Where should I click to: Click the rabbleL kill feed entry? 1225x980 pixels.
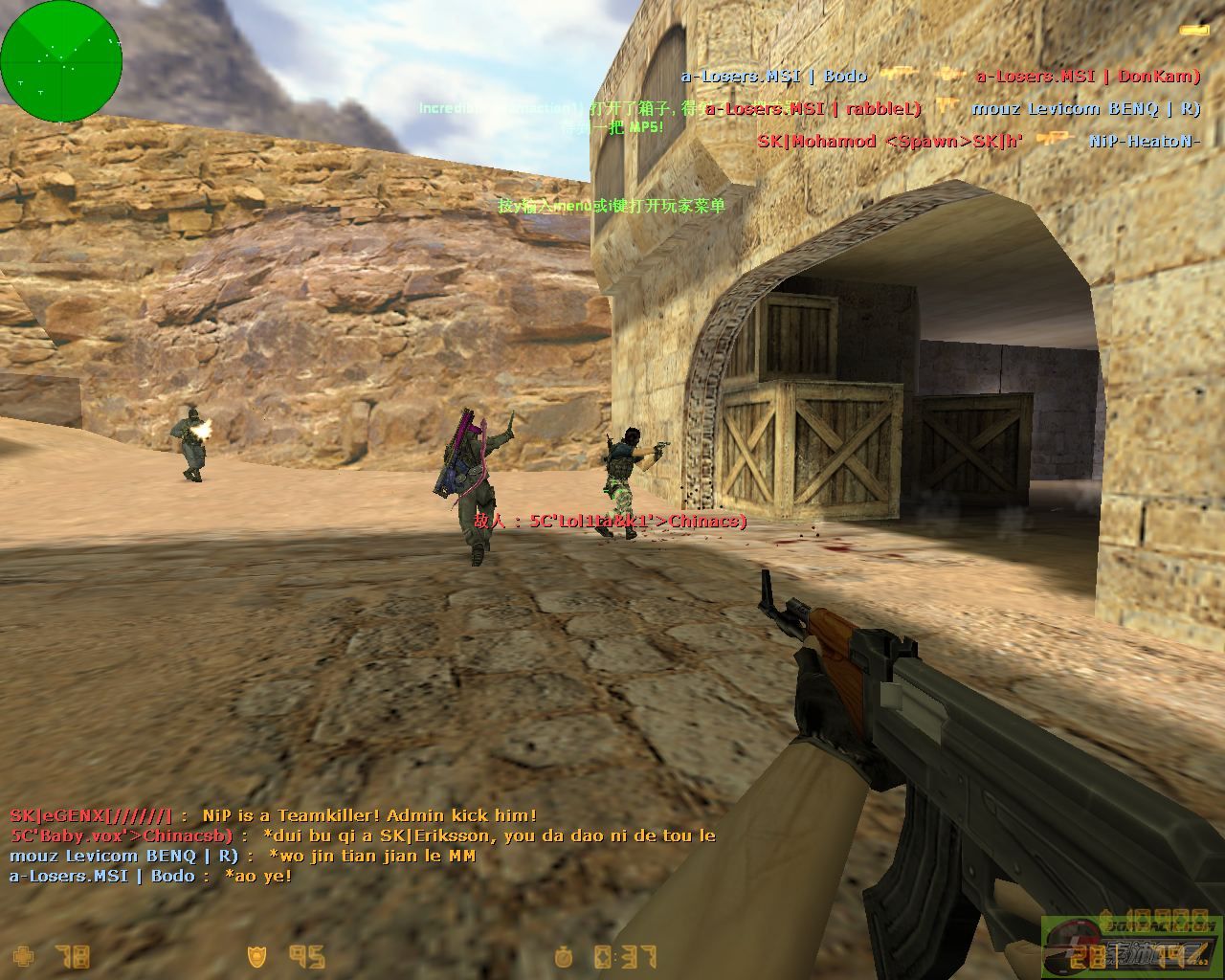(x=952, y=108)
